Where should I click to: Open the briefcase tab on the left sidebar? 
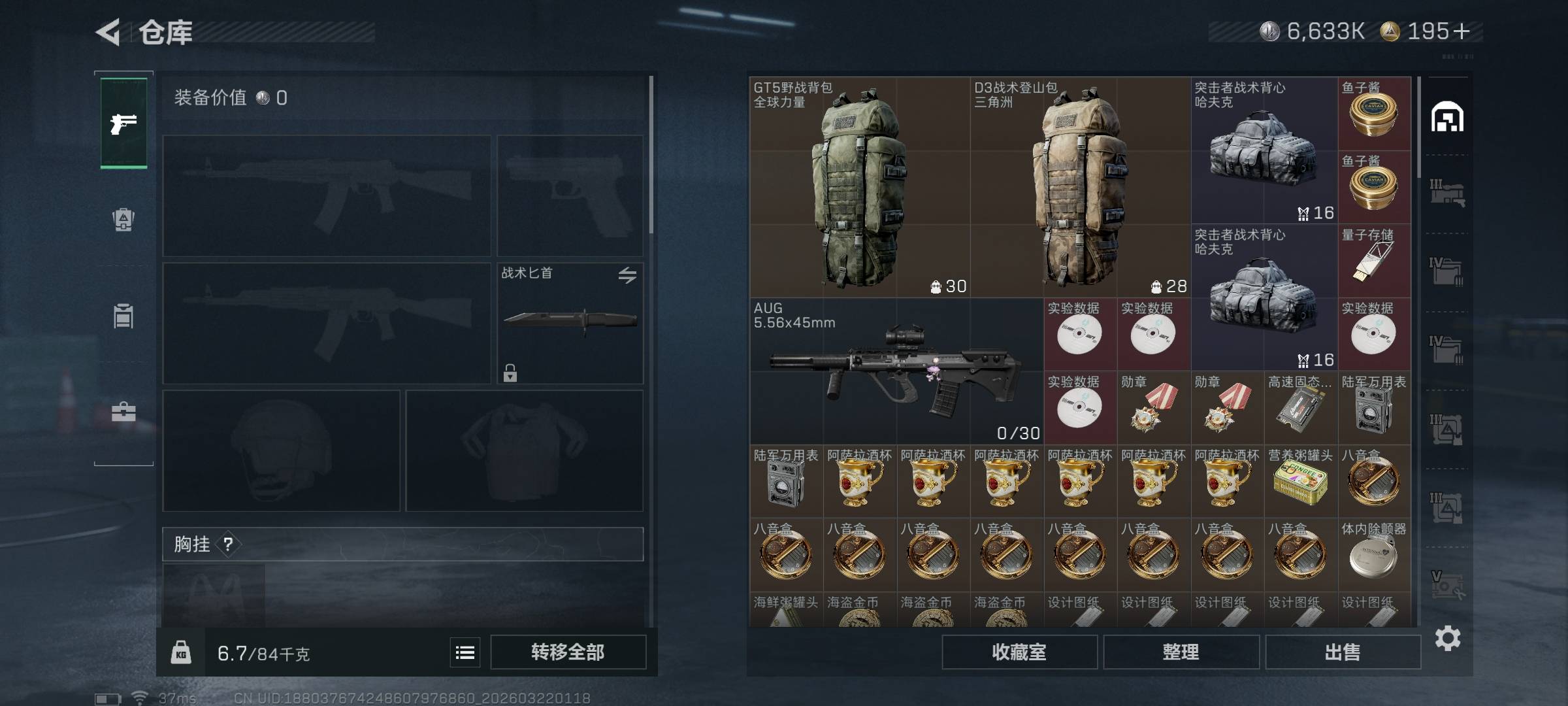click(x=123, y=412)
